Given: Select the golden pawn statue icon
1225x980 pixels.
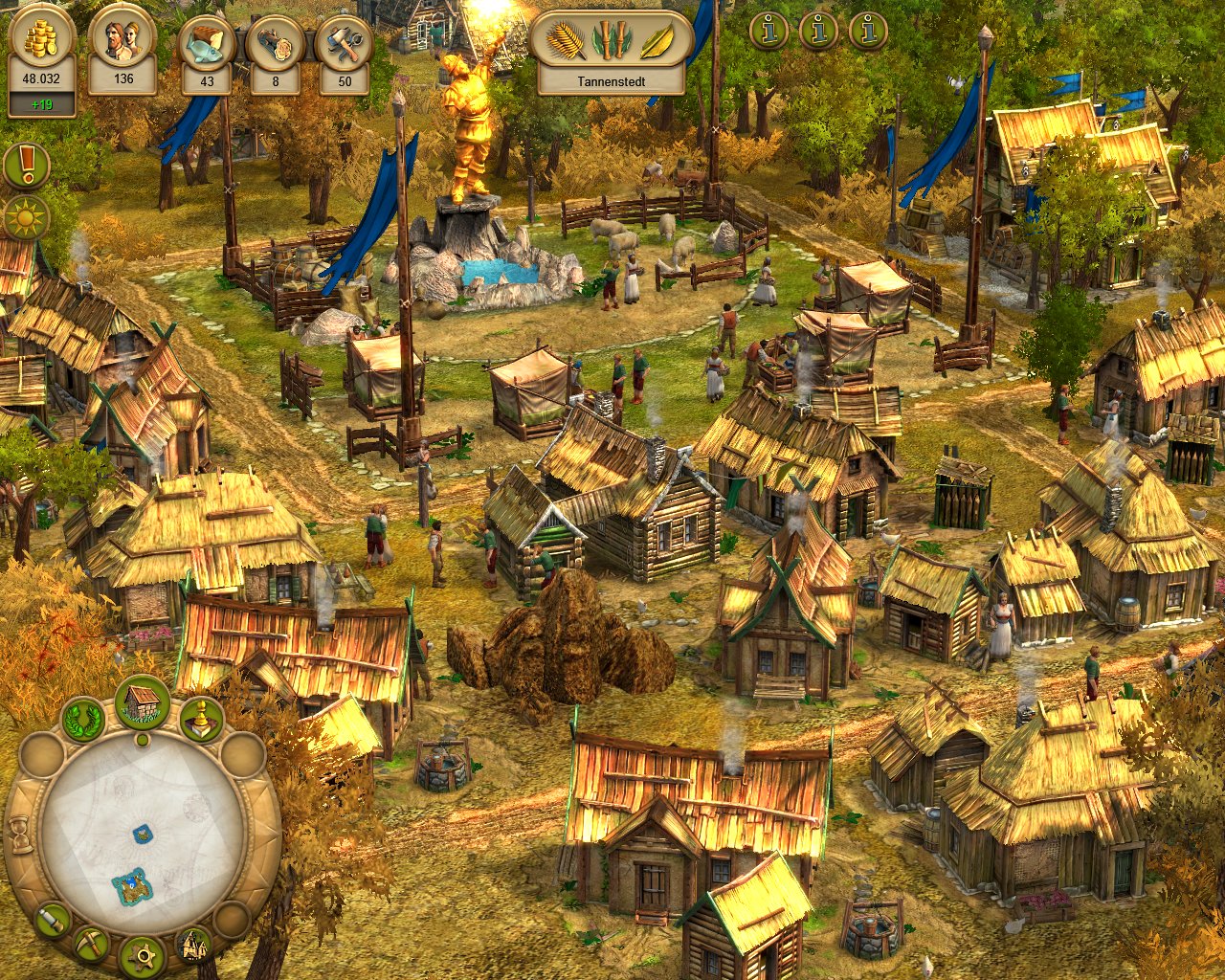Looking at the screenshot, I should pyautogui.click(x=200, y=720).
